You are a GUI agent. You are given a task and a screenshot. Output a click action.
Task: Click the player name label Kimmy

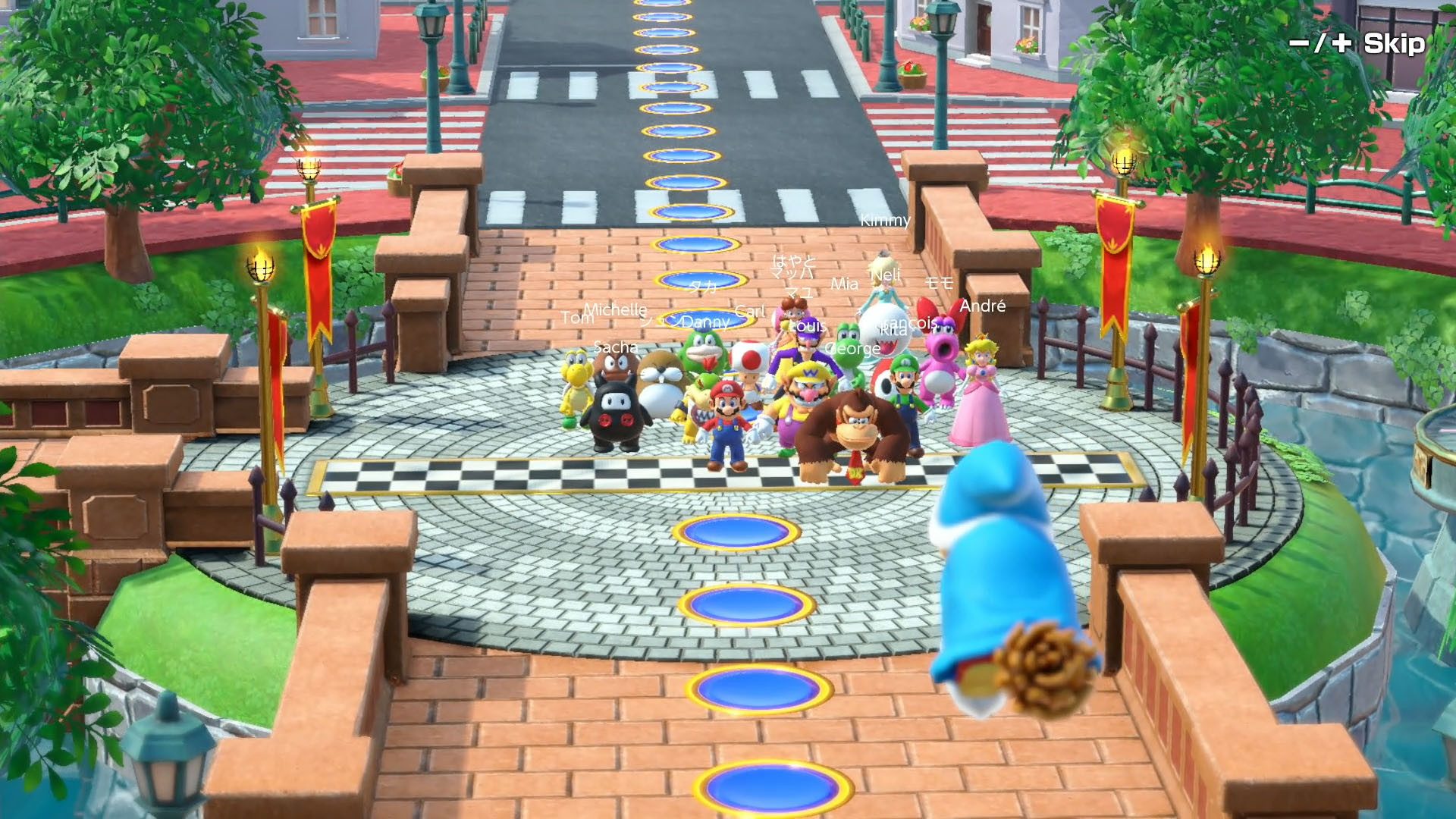(x=886, y=221)
